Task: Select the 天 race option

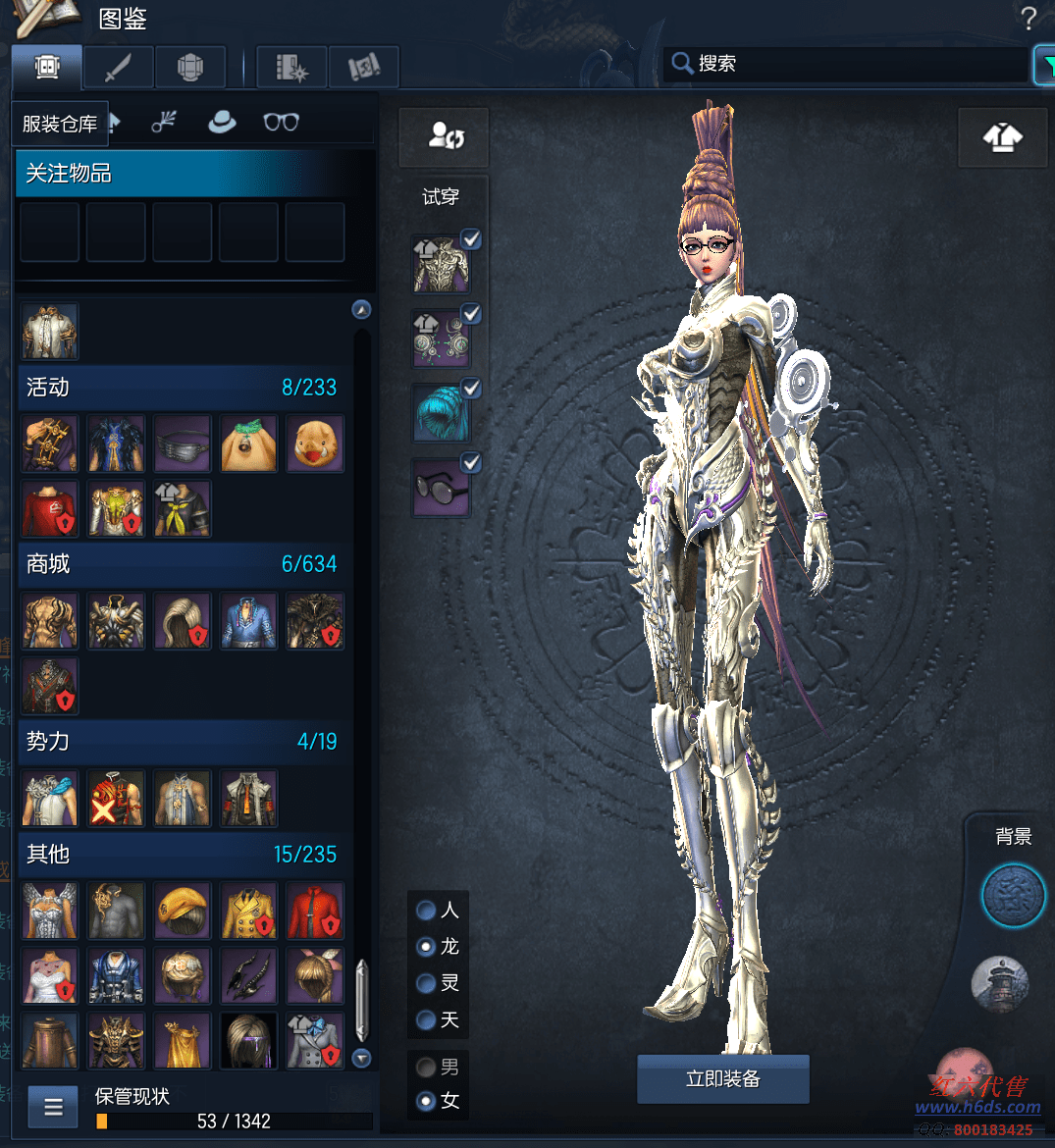Action: pos(427,1020)
